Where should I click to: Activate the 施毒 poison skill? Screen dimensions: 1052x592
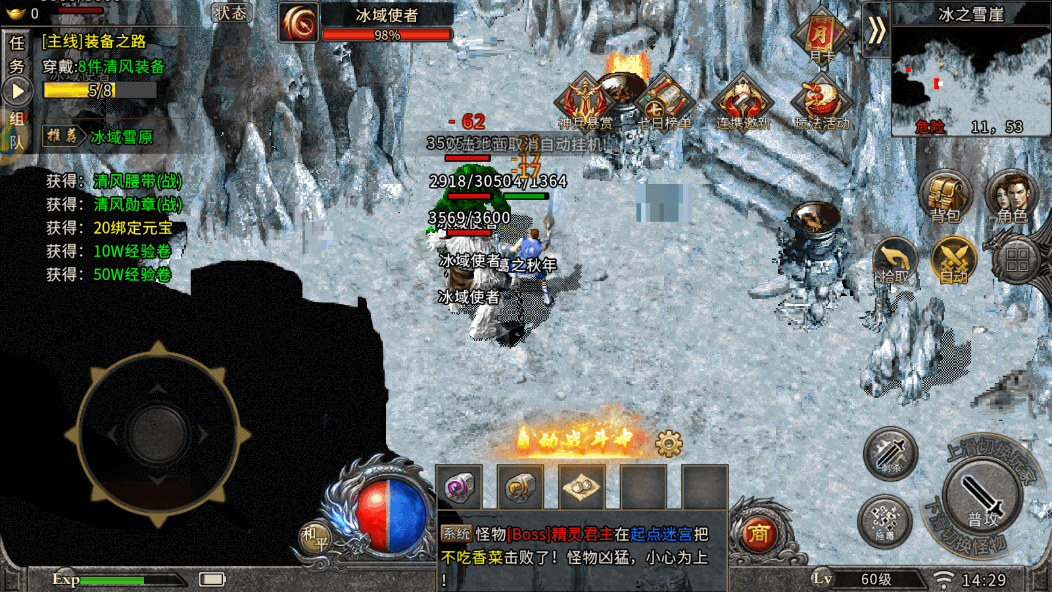[x=884, y=521]
